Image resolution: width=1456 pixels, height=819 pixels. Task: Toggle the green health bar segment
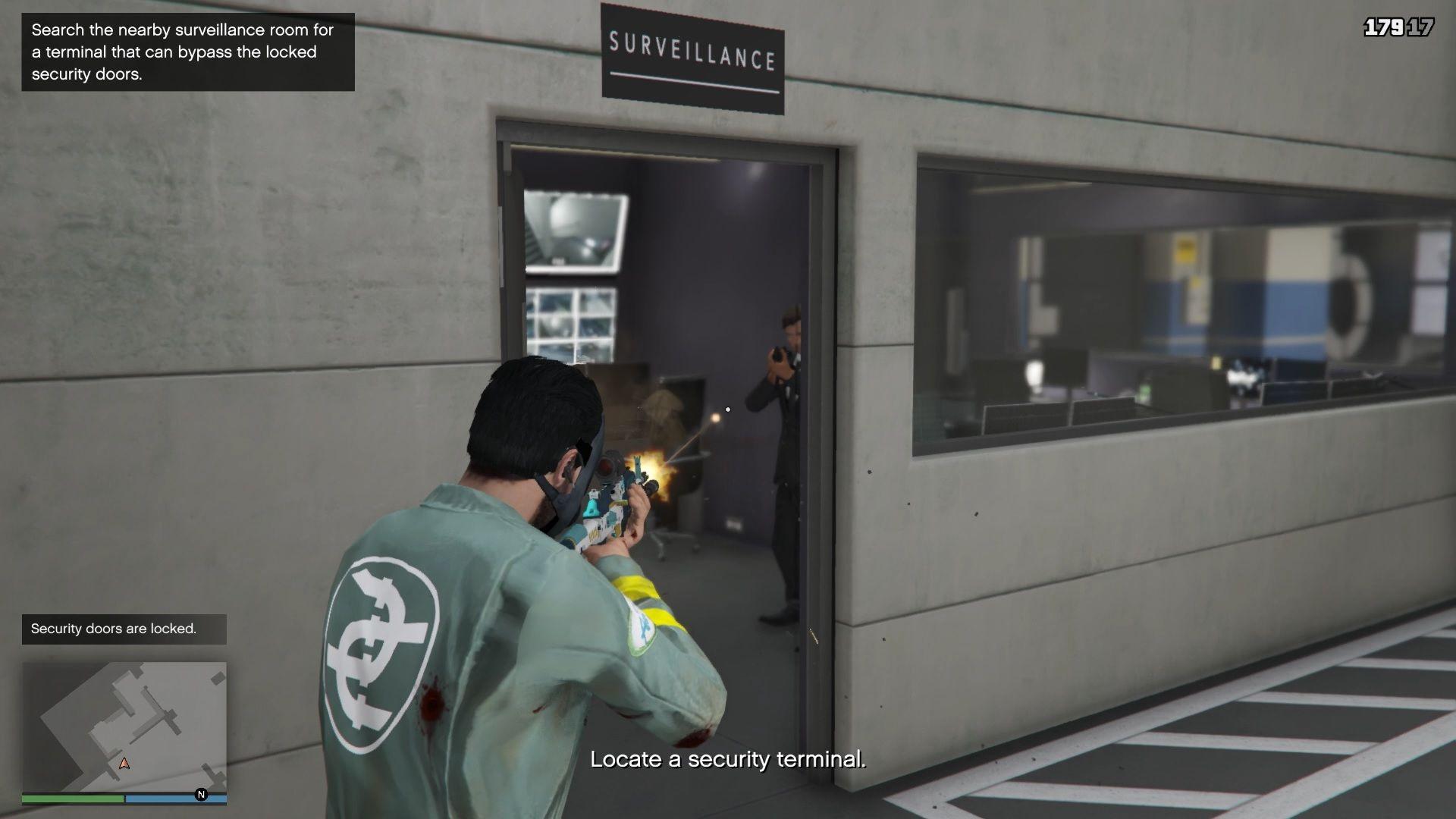click(x=72, y=798)
